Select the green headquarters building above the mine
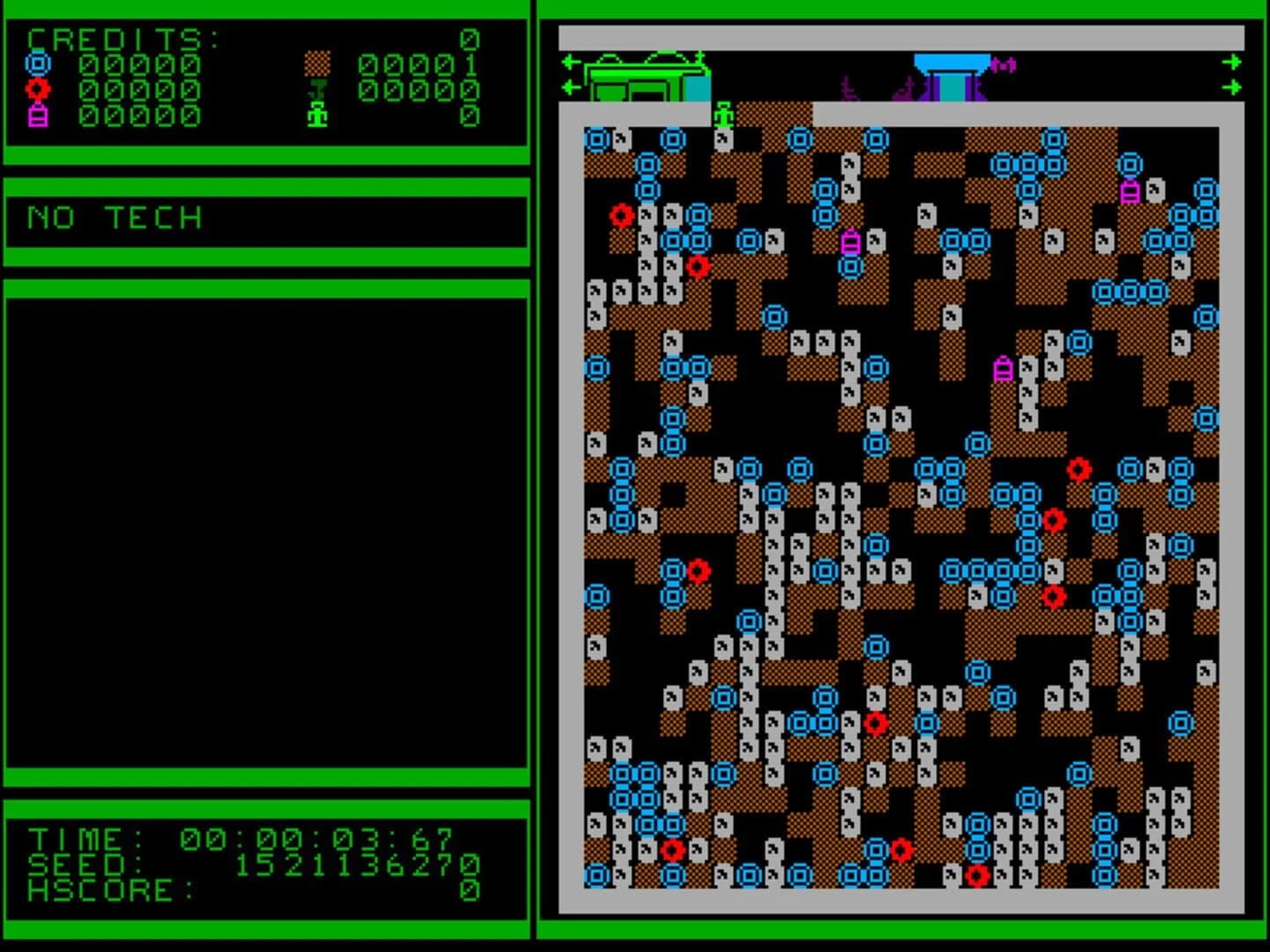1270x952 pixels. [644, 78]
